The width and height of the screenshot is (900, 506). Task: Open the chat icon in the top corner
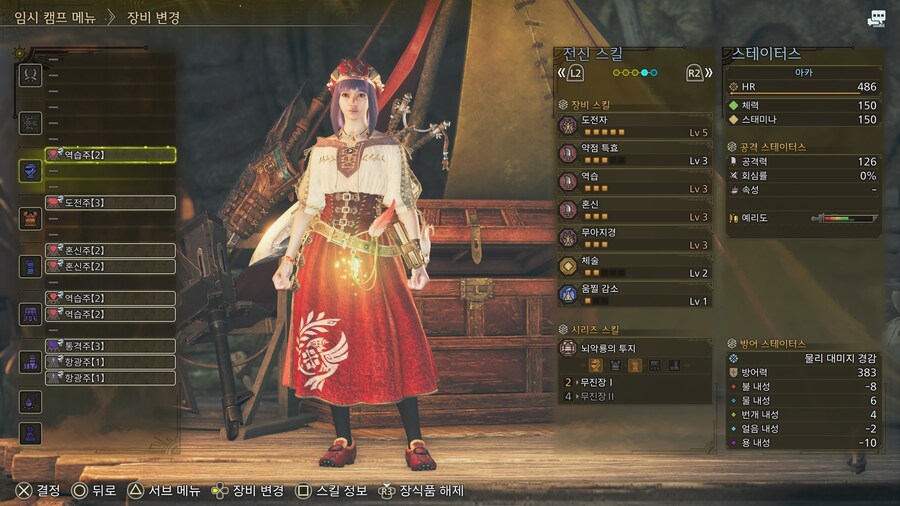[877, 18]
